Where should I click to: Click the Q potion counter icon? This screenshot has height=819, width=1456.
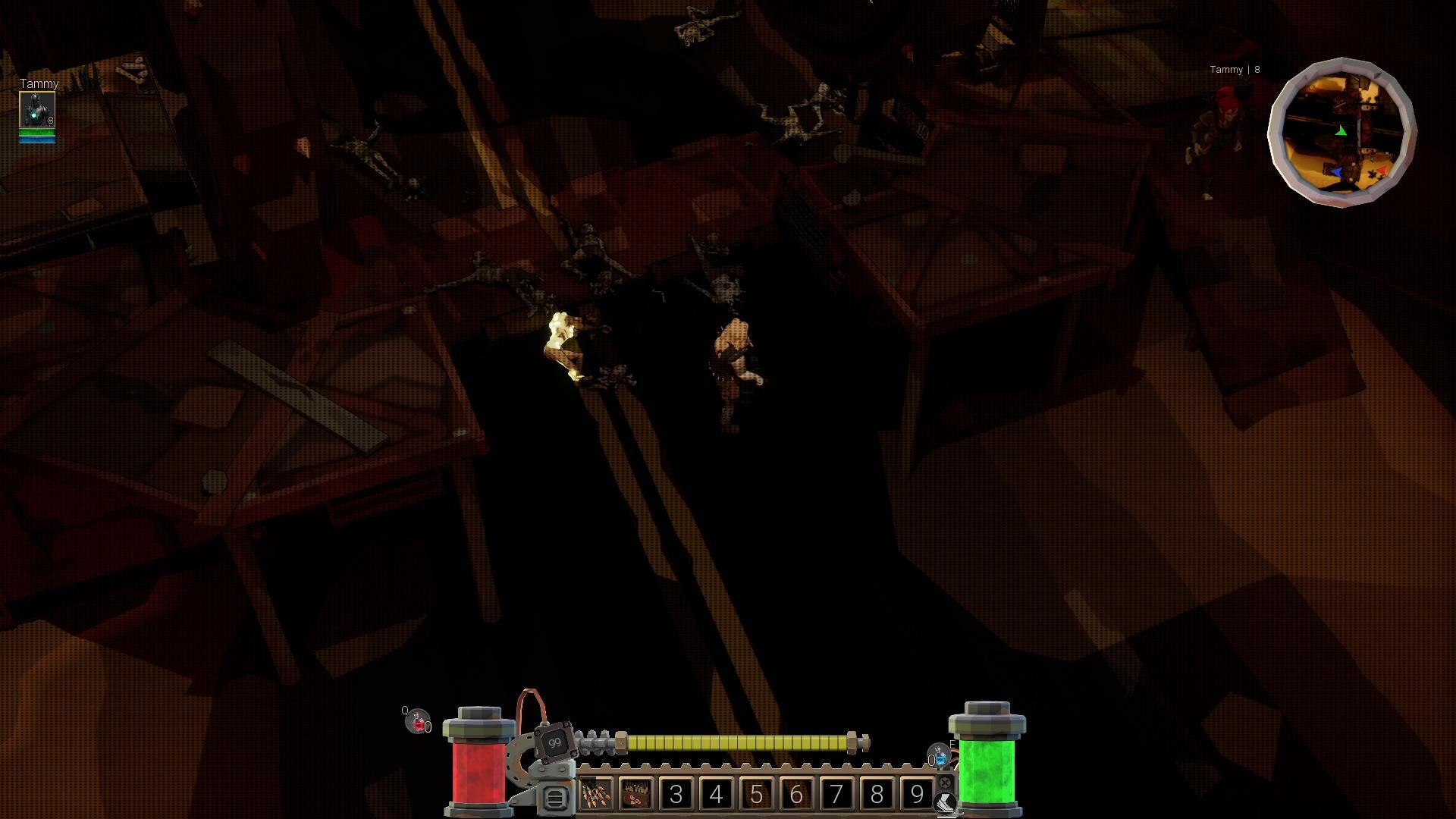click(419, 720)
